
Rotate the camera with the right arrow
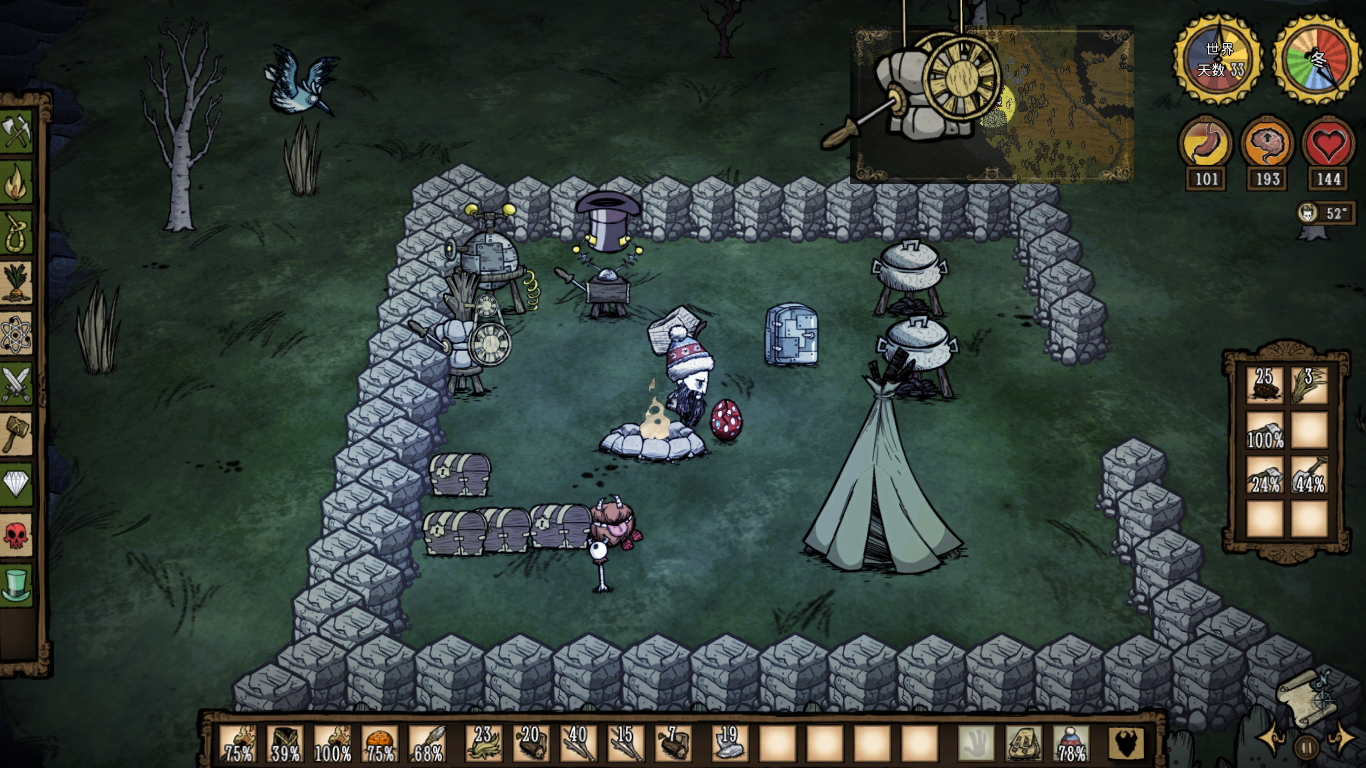coord(1341,740)
